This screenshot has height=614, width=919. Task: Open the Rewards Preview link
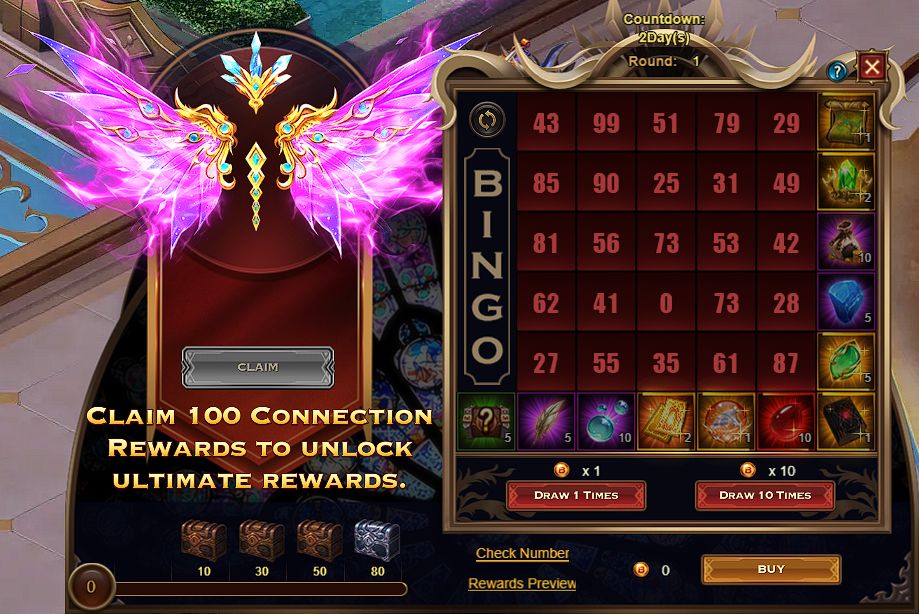coord(522,583)
